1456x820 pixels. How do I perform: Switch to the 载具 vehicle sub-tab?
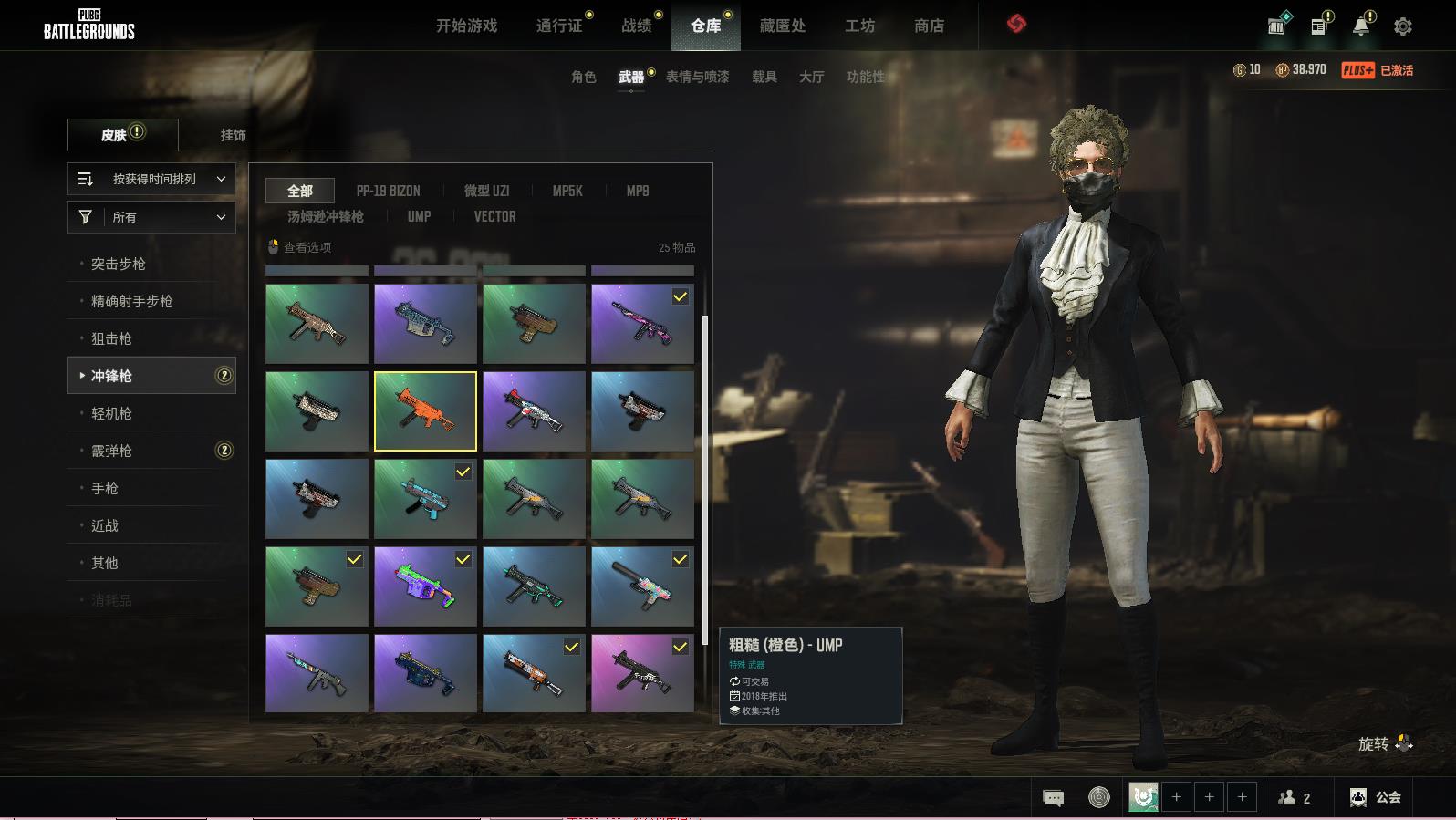(x=764, y=77)
